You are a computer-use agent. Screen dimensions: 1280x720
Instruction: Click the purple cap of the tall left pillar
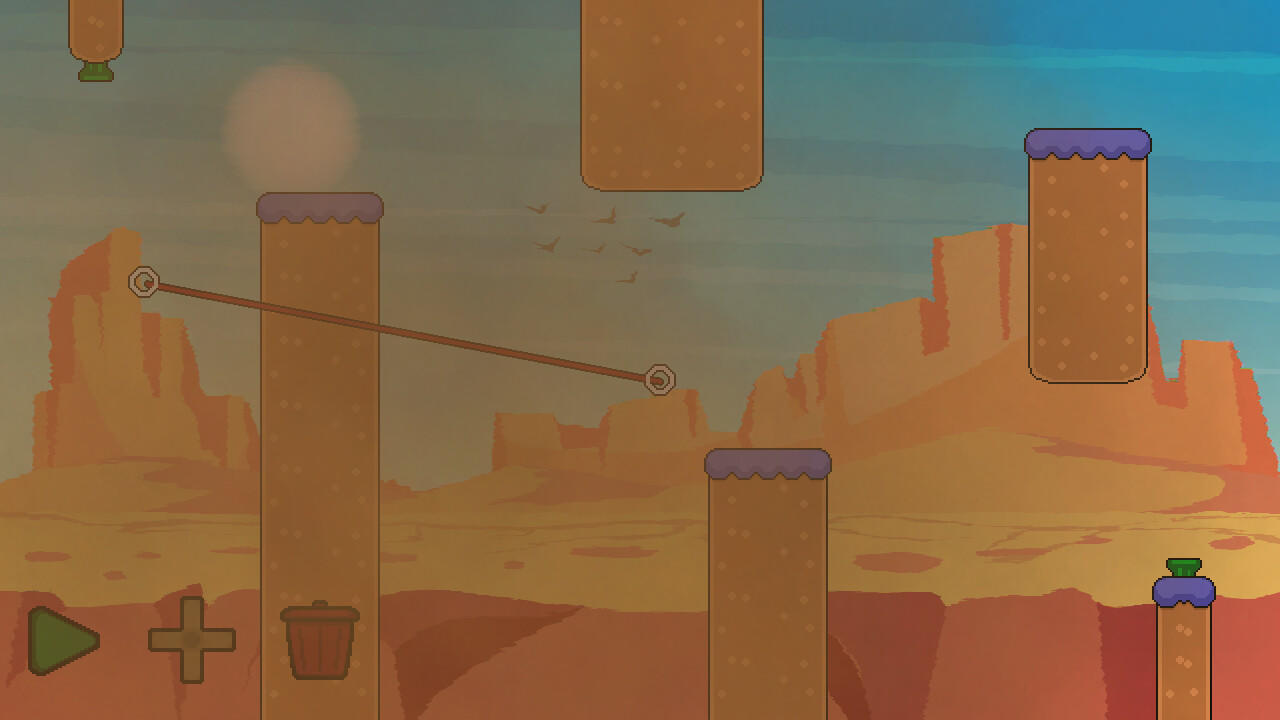tap(320, 207)
